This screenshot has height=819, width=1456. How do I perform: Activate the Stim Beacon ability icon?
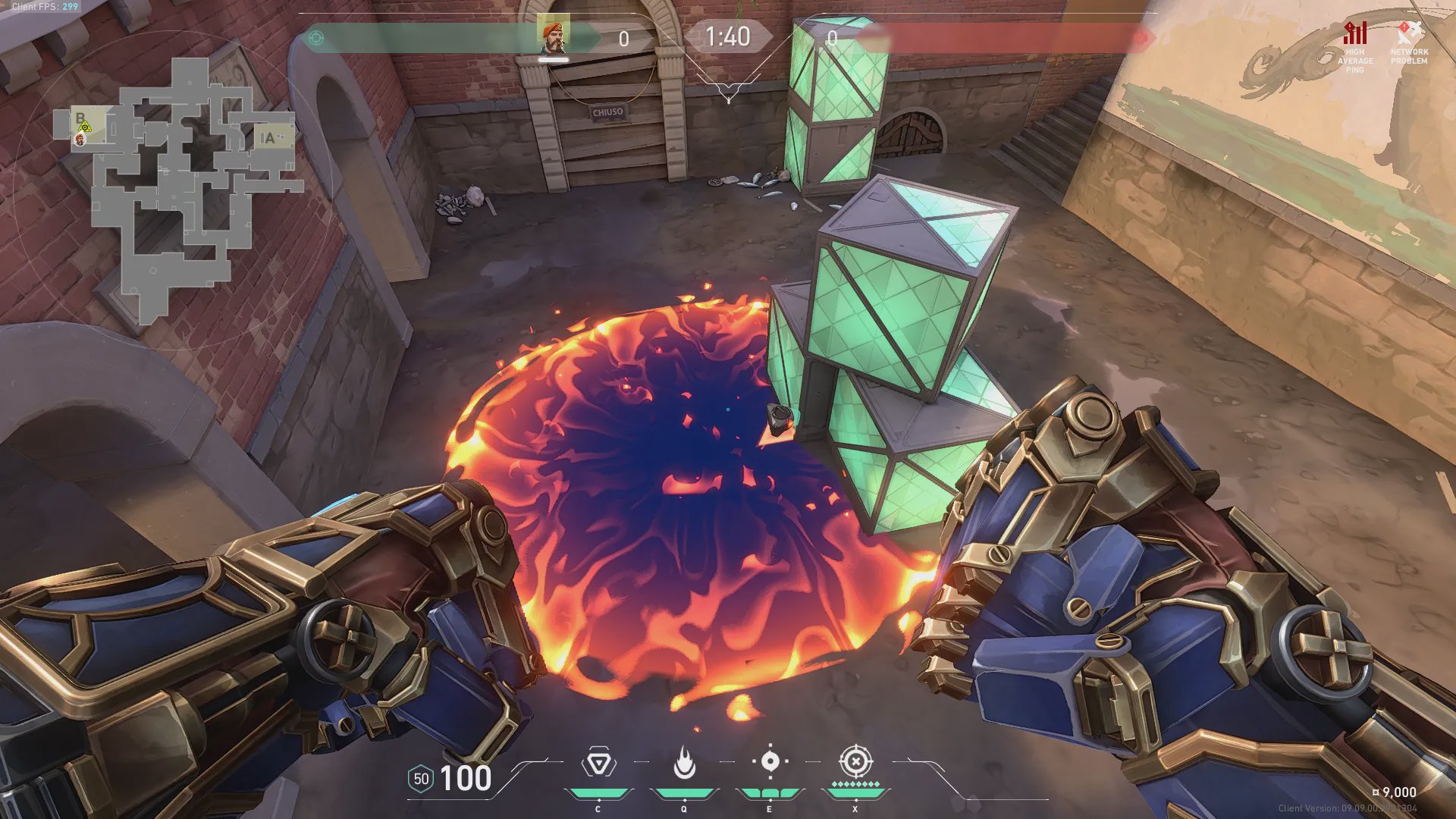pos(598,763)
